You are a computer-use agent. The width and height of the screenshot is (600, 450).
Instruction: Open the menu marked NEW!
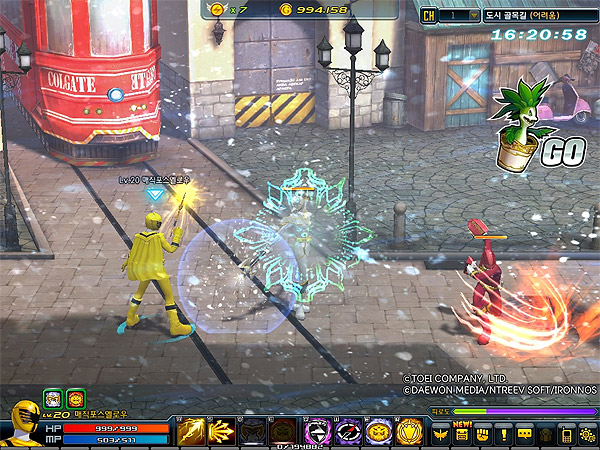pos(462,435)
